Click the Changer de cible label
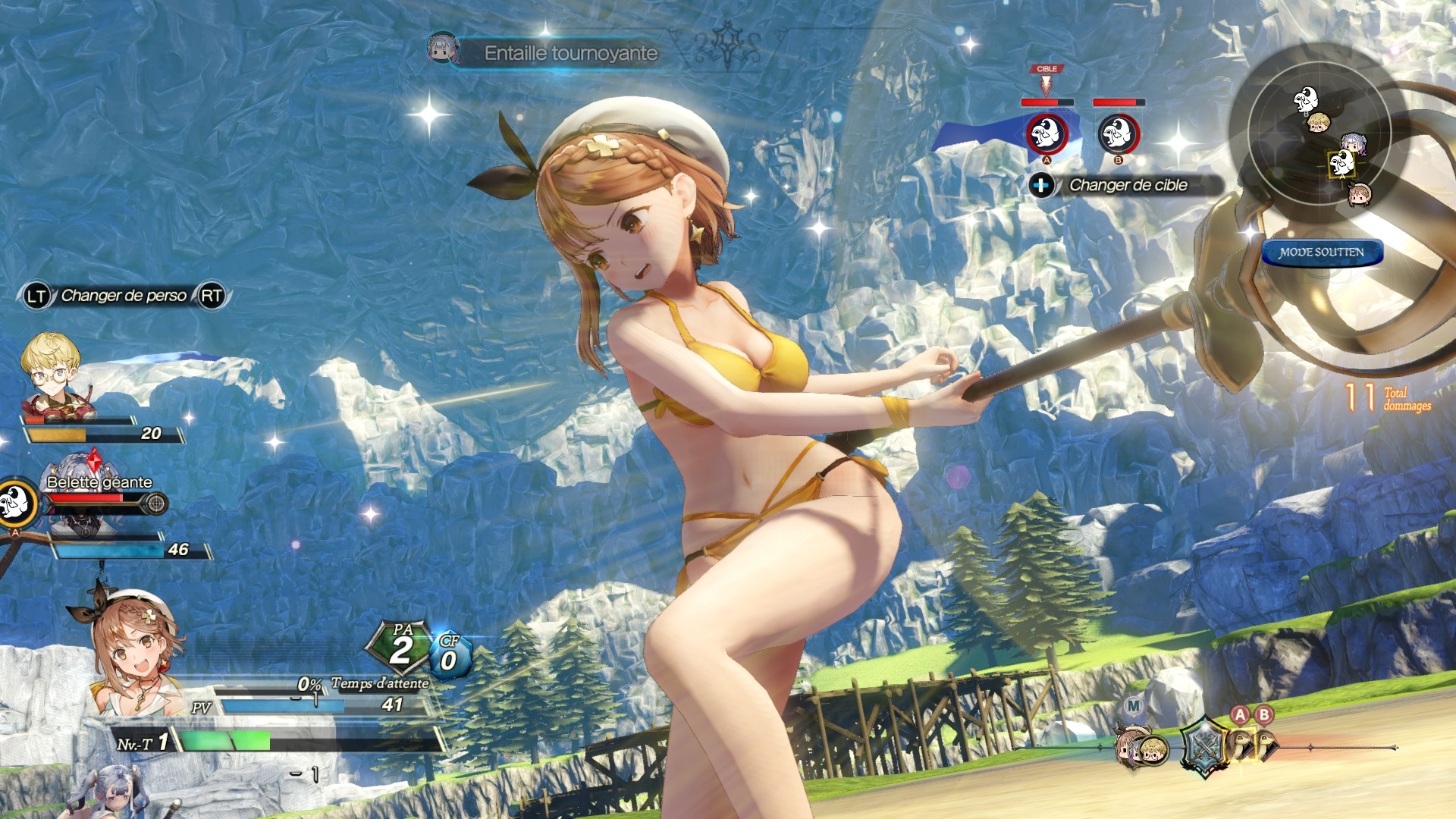 click(1128, 185)
